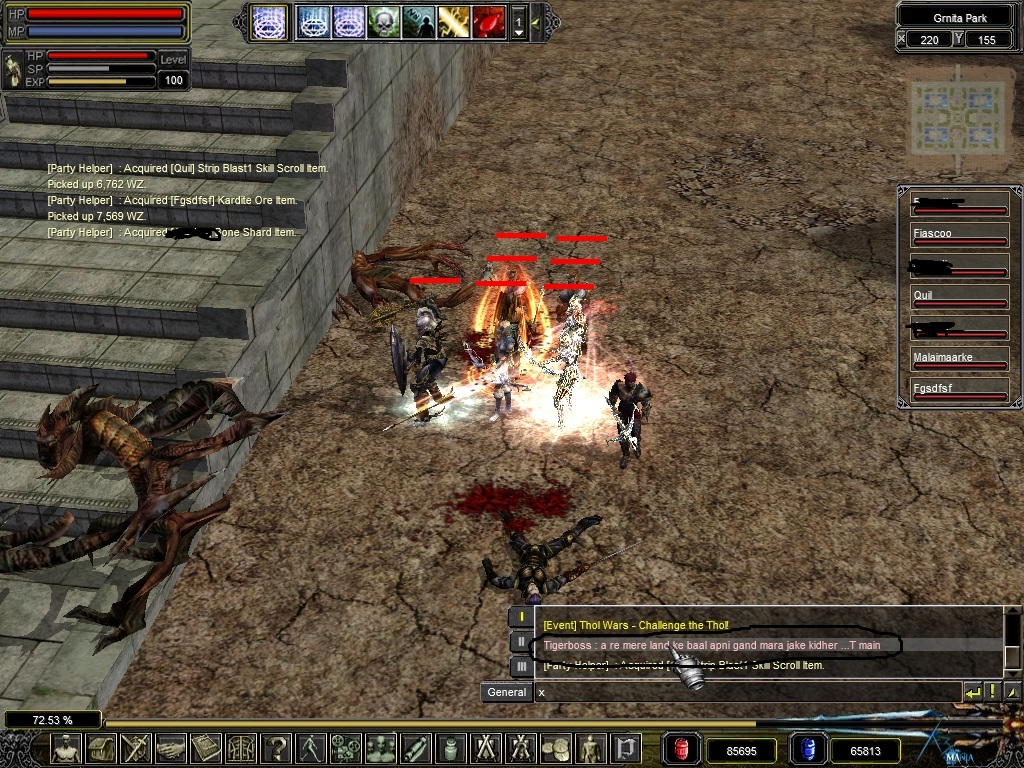1024x768 pixels.
Task: Use the red HP potion slot
Action: coord(681,748)
